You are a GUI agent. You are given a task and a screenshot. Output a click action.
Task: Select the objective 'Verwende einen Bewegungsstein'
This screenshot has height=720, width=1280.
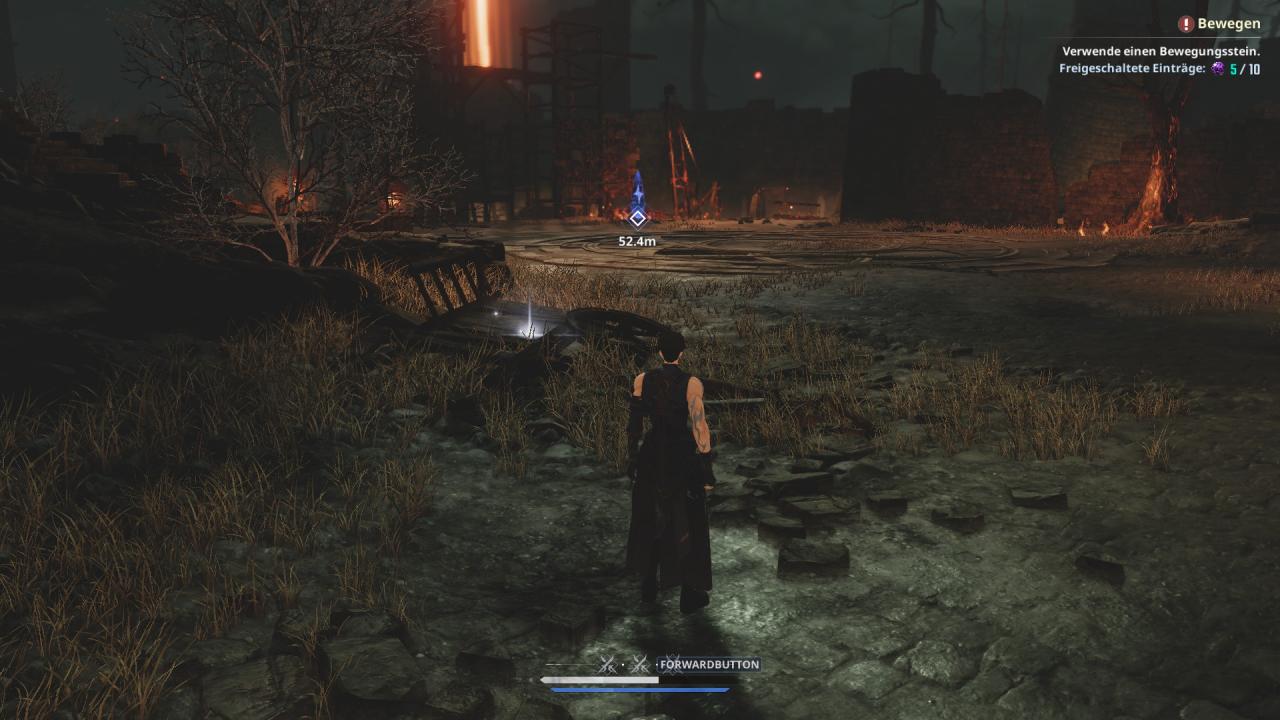[1160, 51]
